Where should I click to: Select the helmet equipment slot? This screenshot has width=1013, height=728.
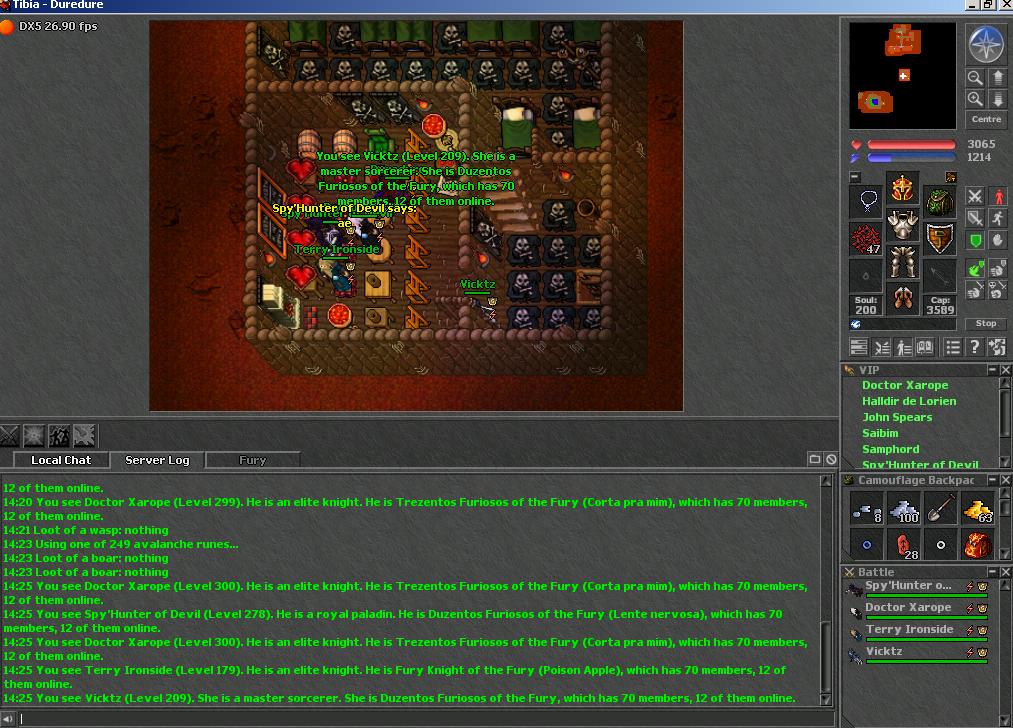pos(903,188)
